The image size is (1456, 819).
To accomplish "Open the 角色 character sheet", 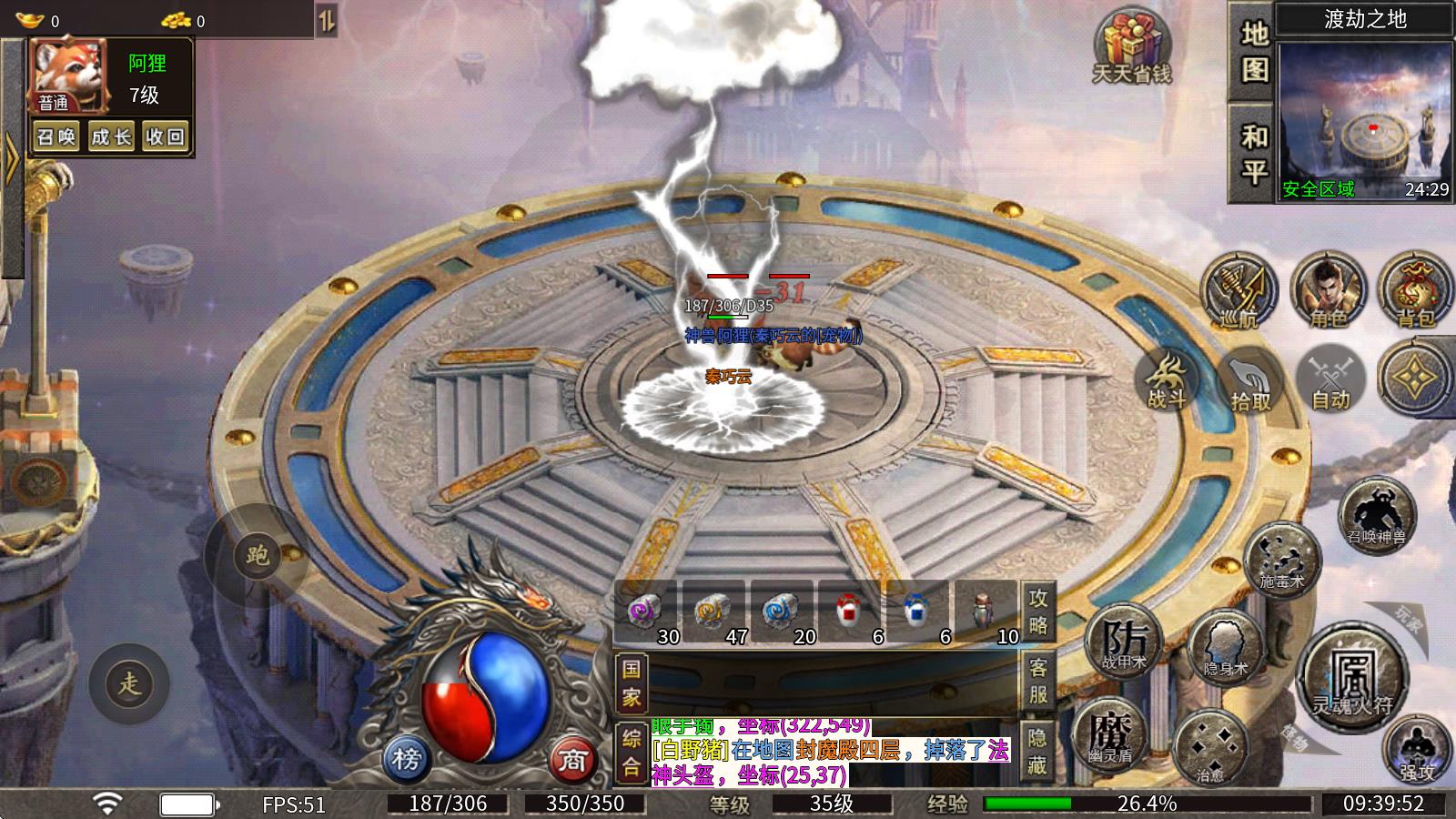I will point(1328,289).
